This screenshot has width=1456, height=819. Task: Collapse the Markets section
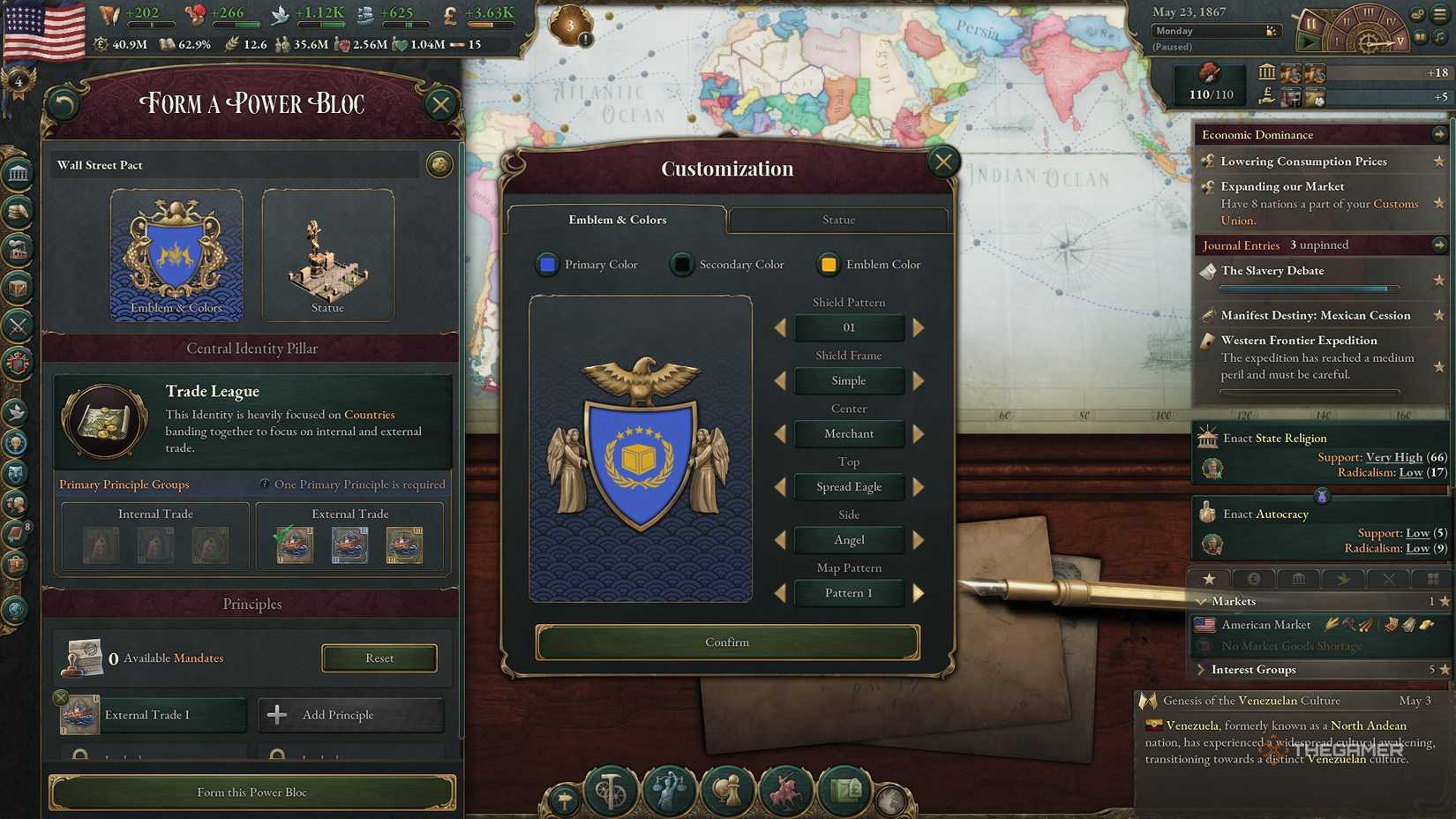coord(1202,601)
